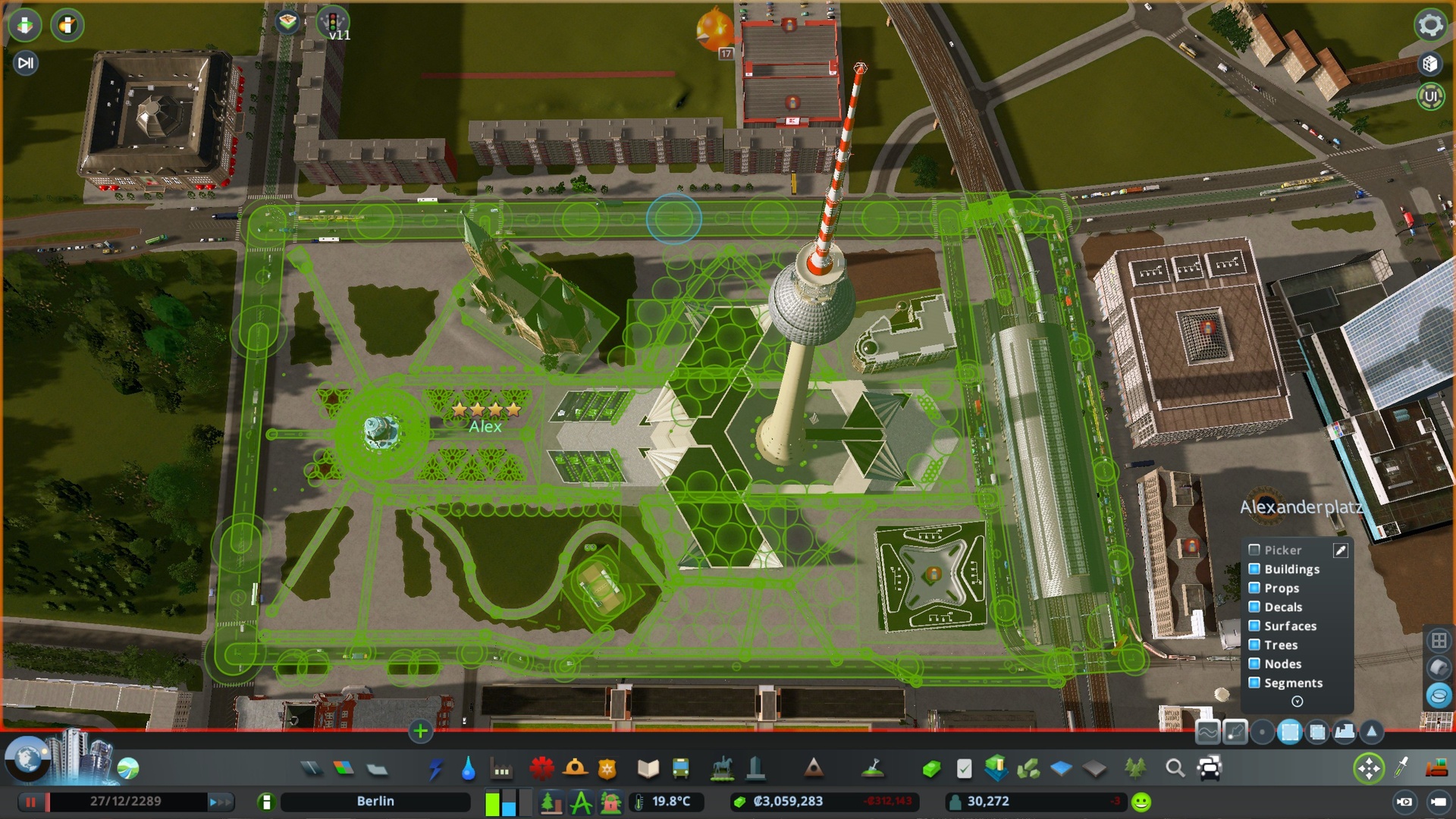Select the marquee selection mode in Move It toolbar
Image resolution: width=1456 pixels, height=819 pixels.
pos(1291,733)
